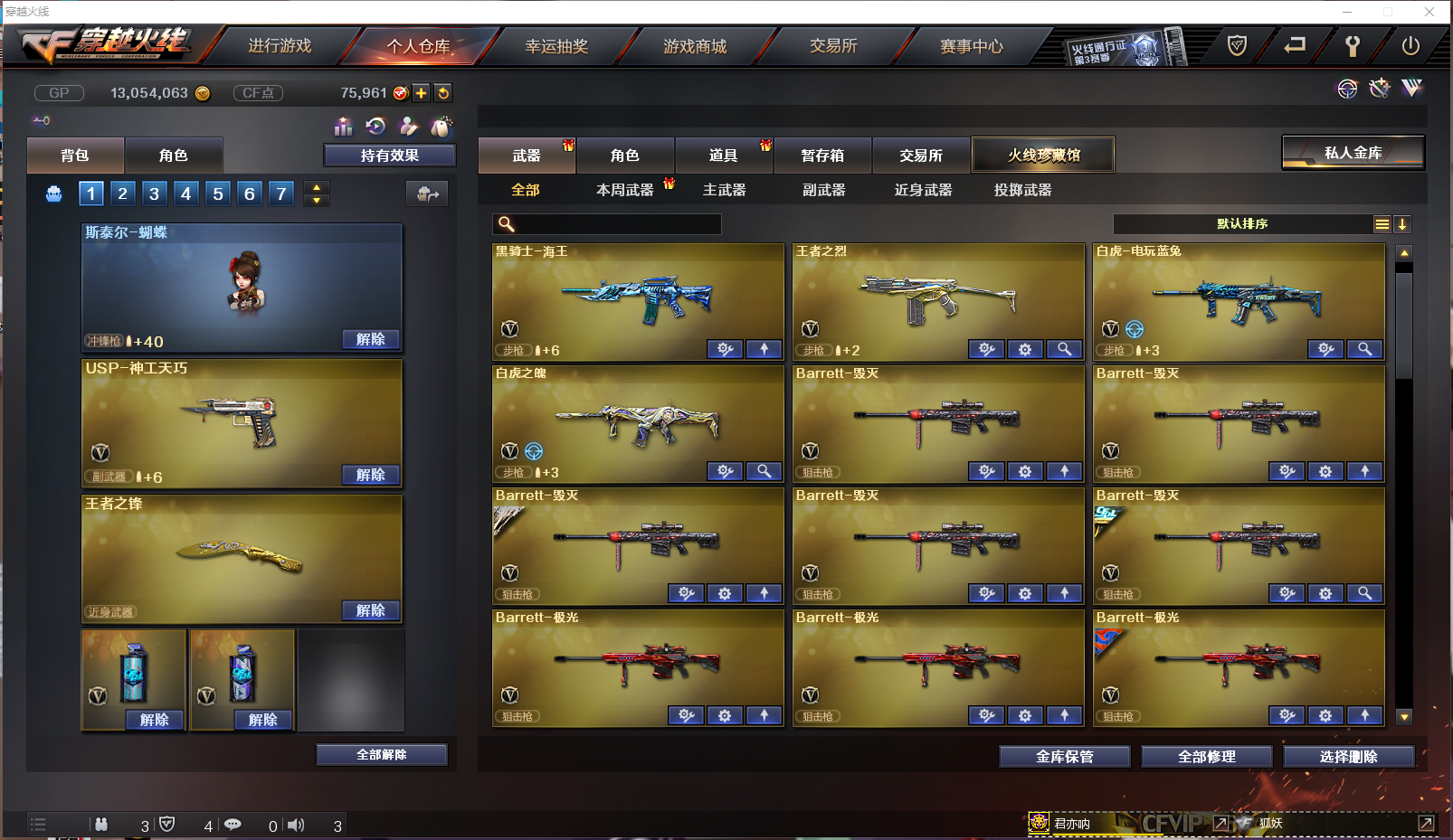Open 私人金库 at top right
This screenshot has height=840, width=1453.
pos(1352,152)
